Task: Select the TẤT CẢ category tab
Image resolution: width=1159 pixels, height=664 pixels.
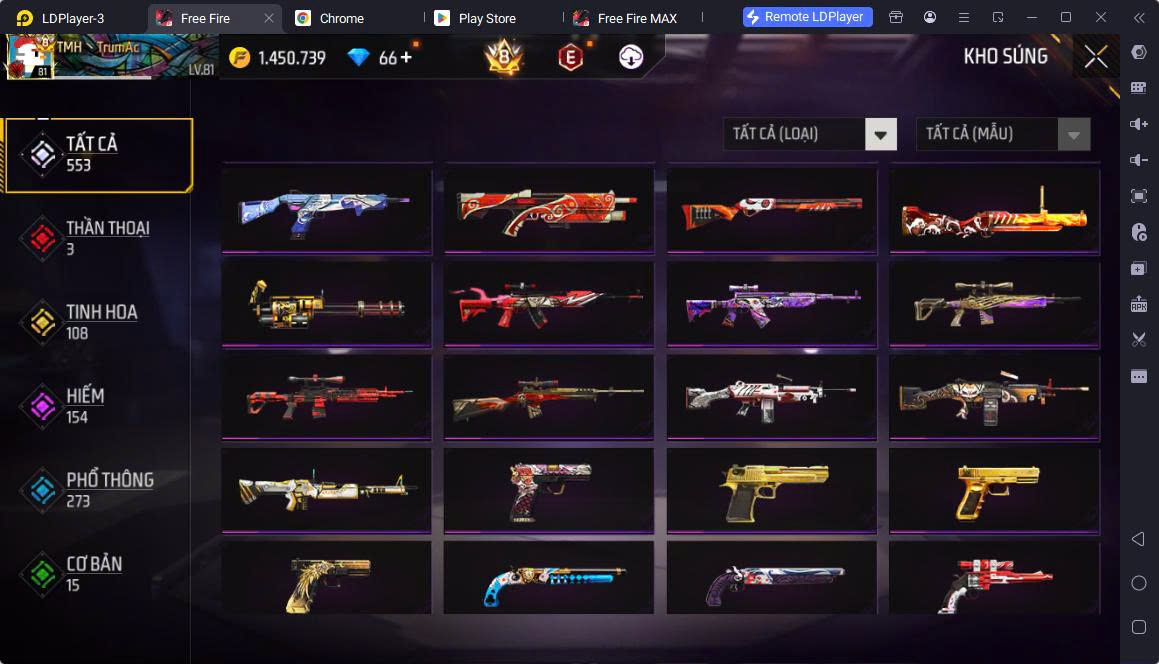Action: (x=98, y=154)
